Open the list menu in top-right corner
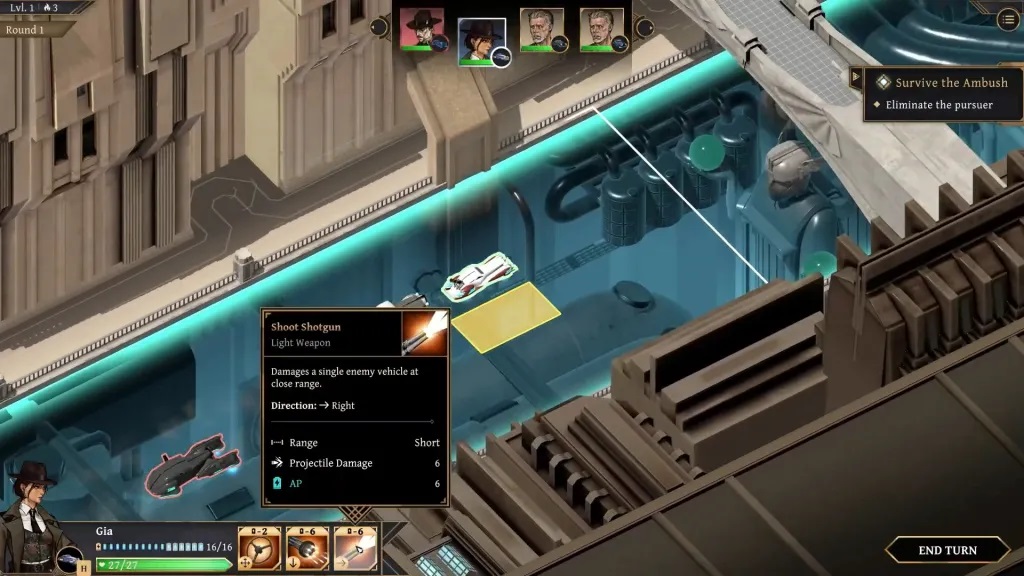The width and height of the screenshot is (1024, 576). [x=1008, y=19]
